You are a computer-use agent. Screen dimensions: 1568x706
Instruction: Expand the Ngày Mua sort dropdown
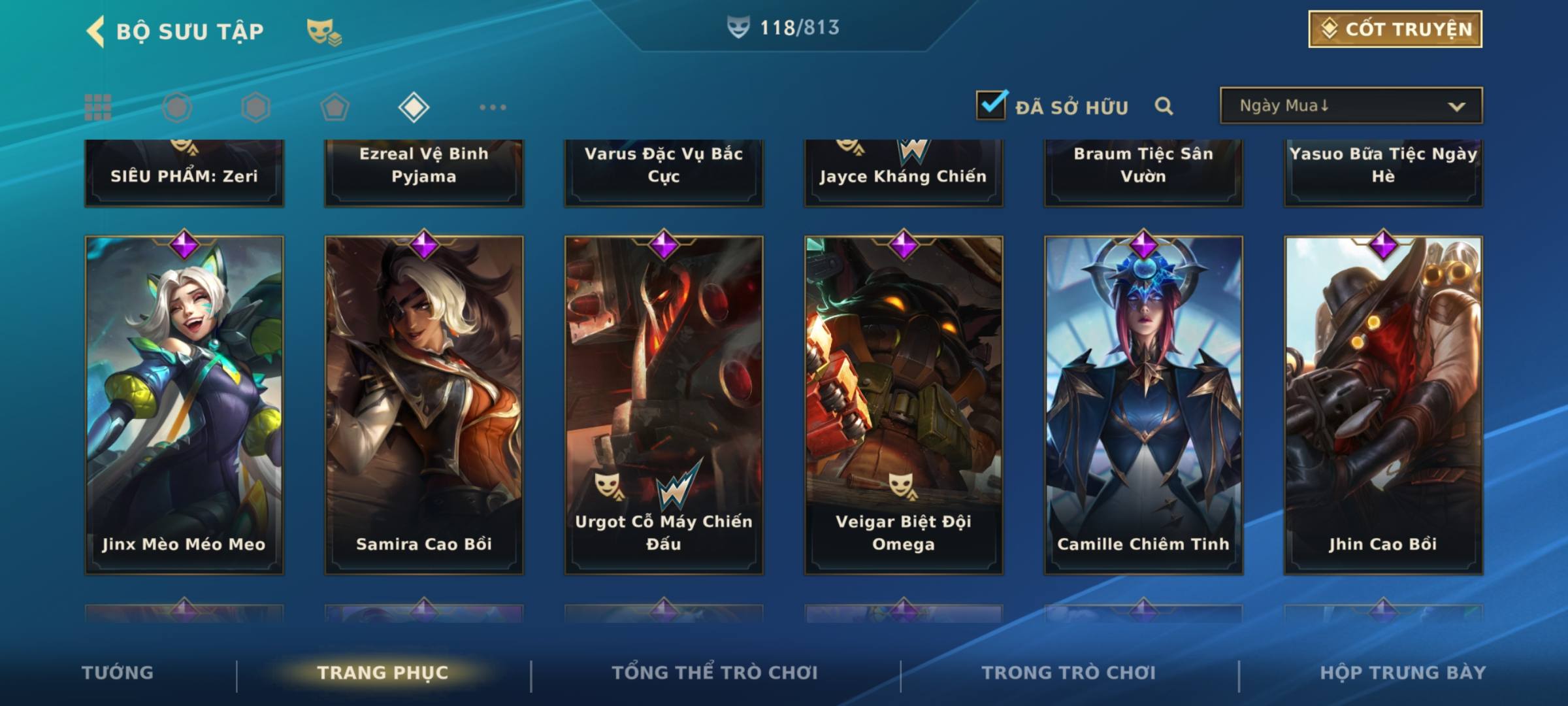[x=1351, y=106]
